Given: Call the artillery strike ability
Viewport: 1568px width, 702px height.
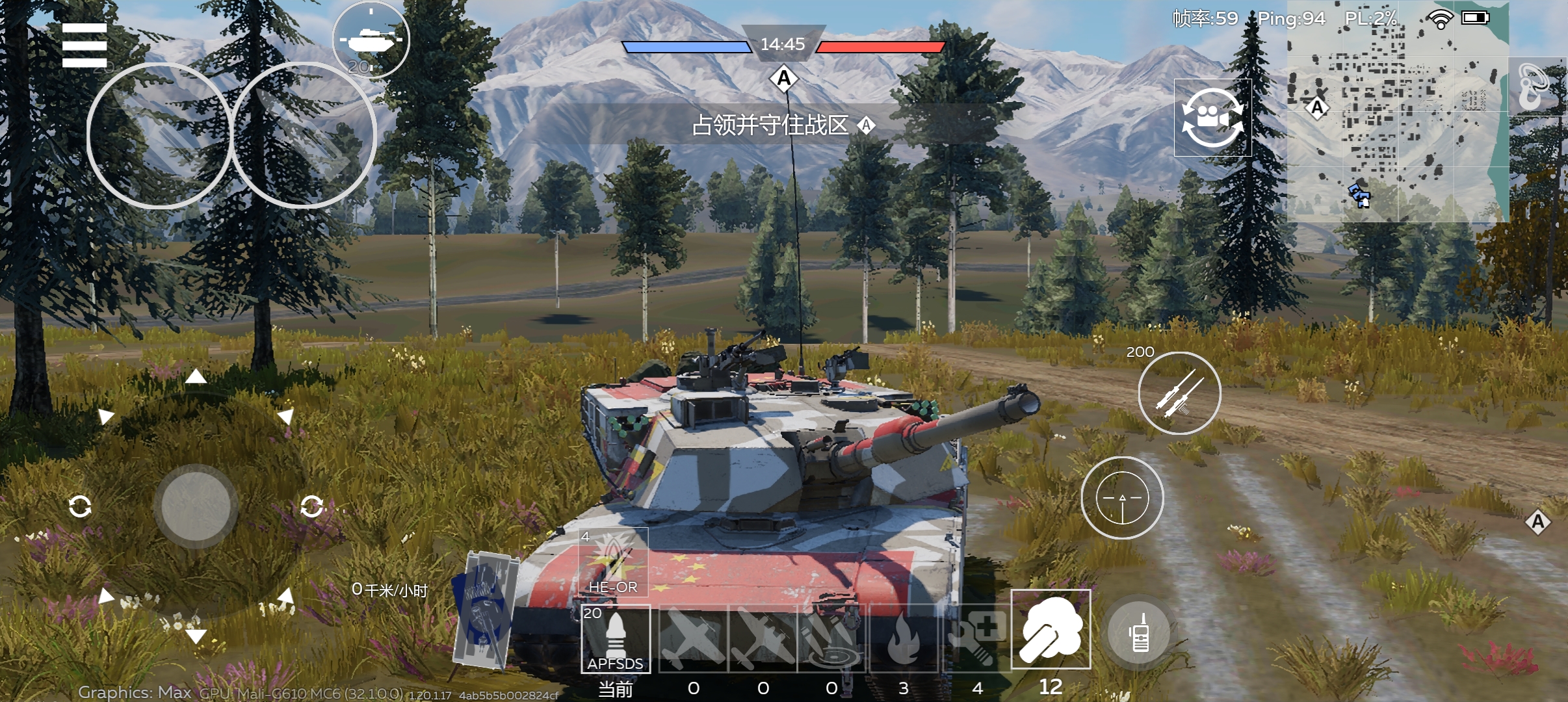Looking at the screenshot, I should [x=831, y=638].
